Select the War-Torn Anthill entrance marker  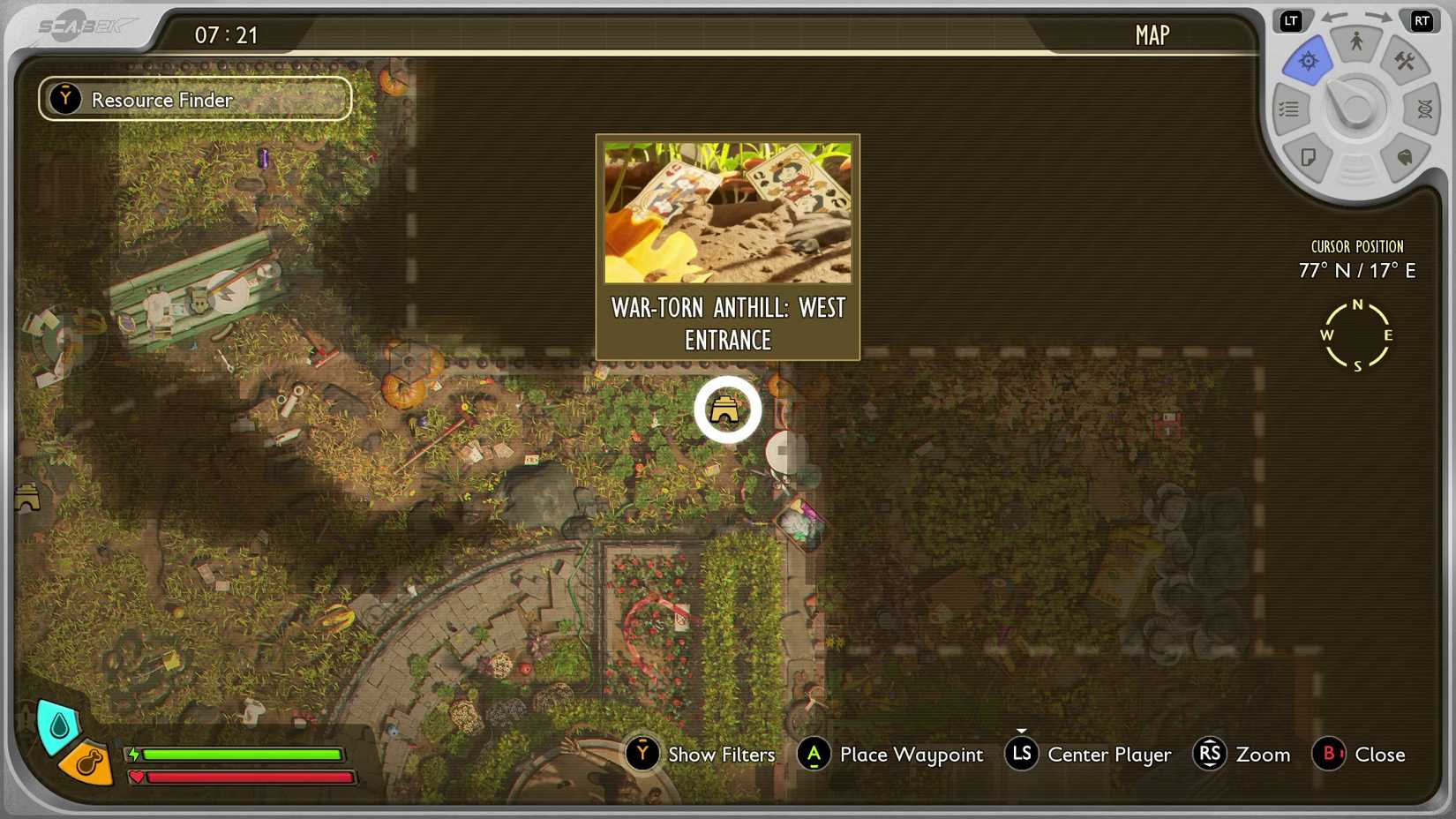click(x=727, y=409)
